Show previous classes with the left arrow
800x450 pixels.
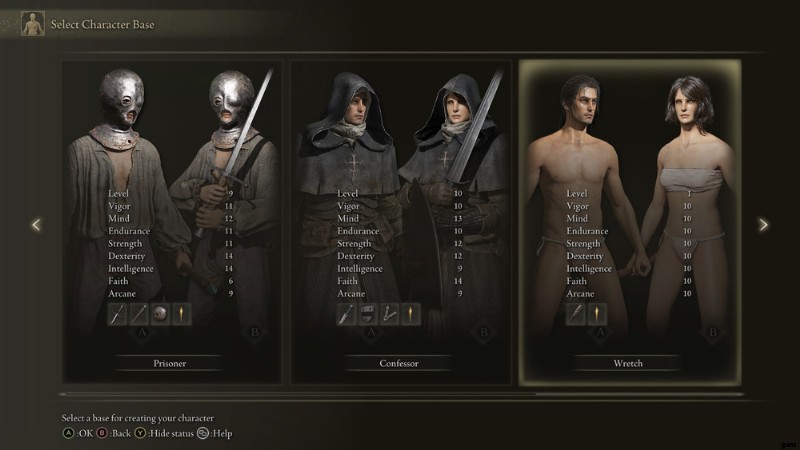pos(36,225)
